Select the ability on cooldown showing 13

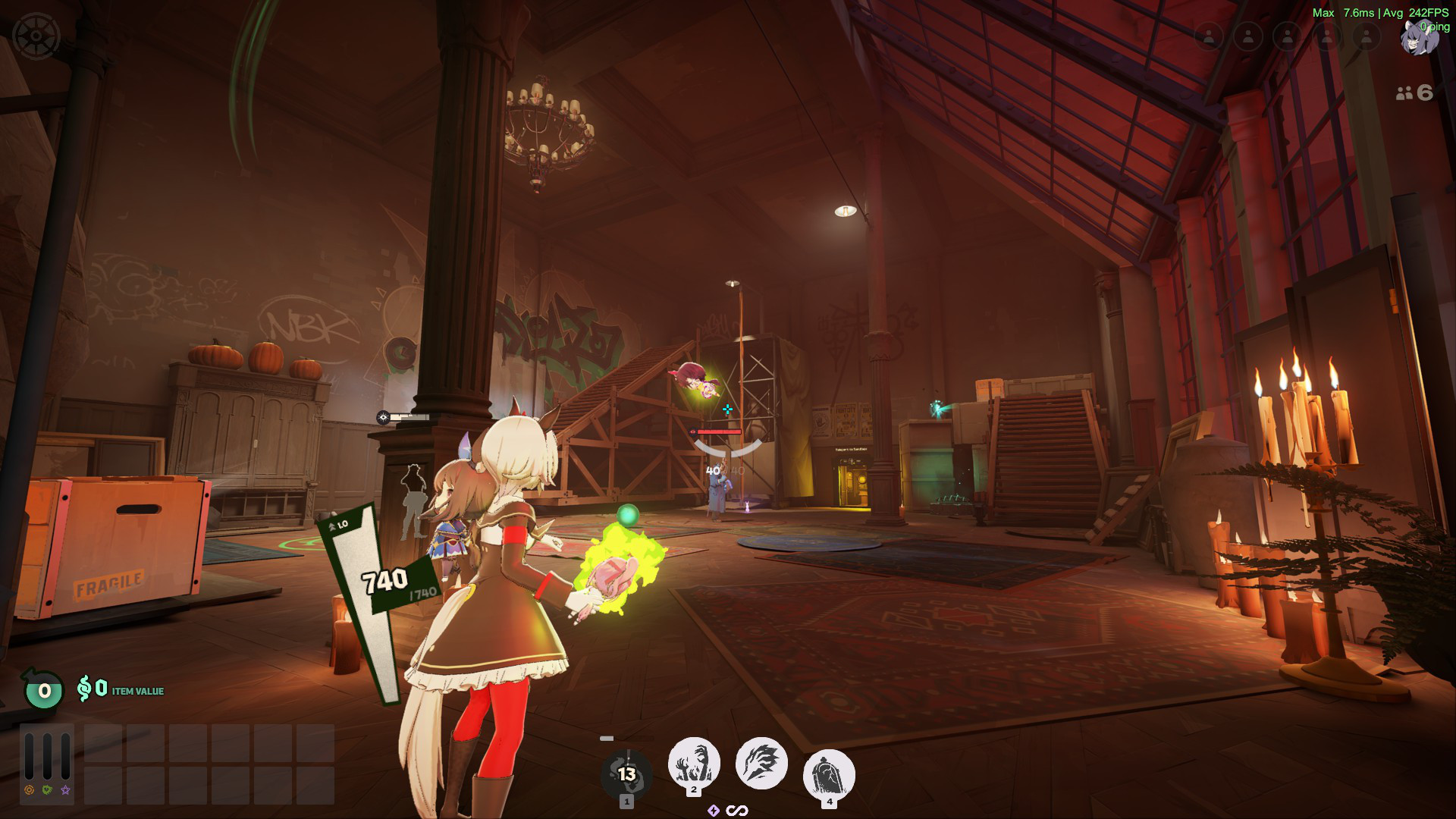tap(626, 774)
